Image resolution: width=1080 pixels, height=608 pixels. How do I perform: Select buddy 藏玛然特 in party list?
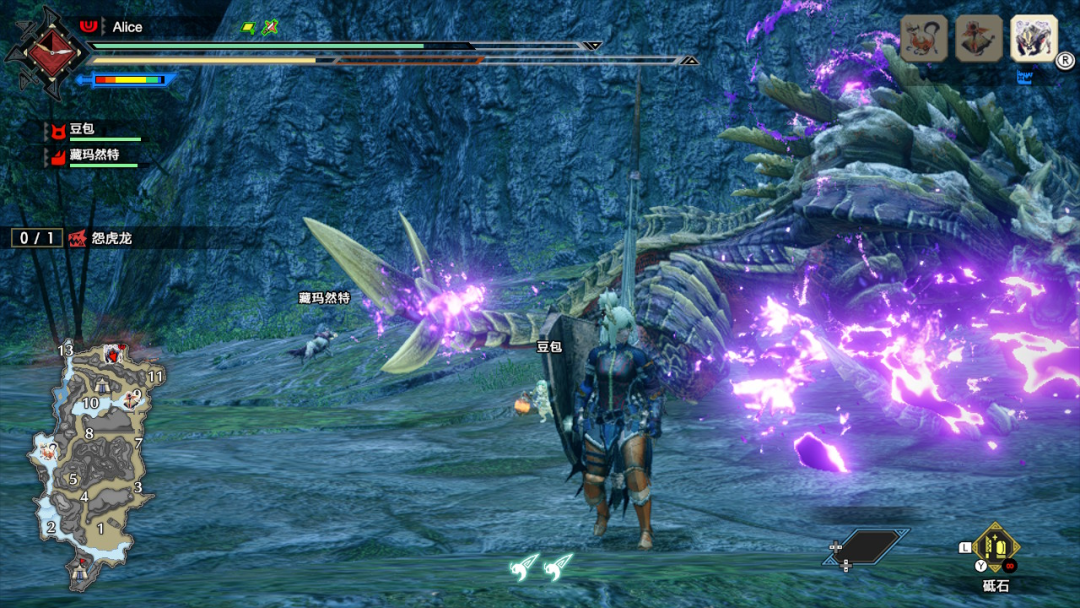click(x=93, y=155)
